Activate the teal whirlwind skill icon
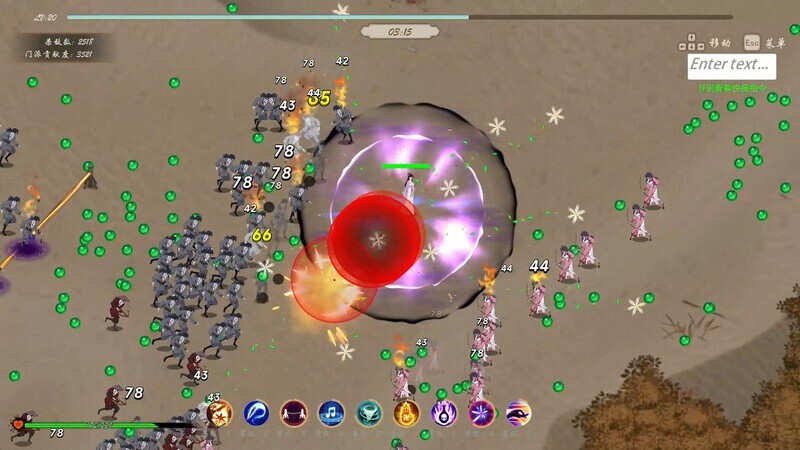800x450 pixels. (369, 411)
